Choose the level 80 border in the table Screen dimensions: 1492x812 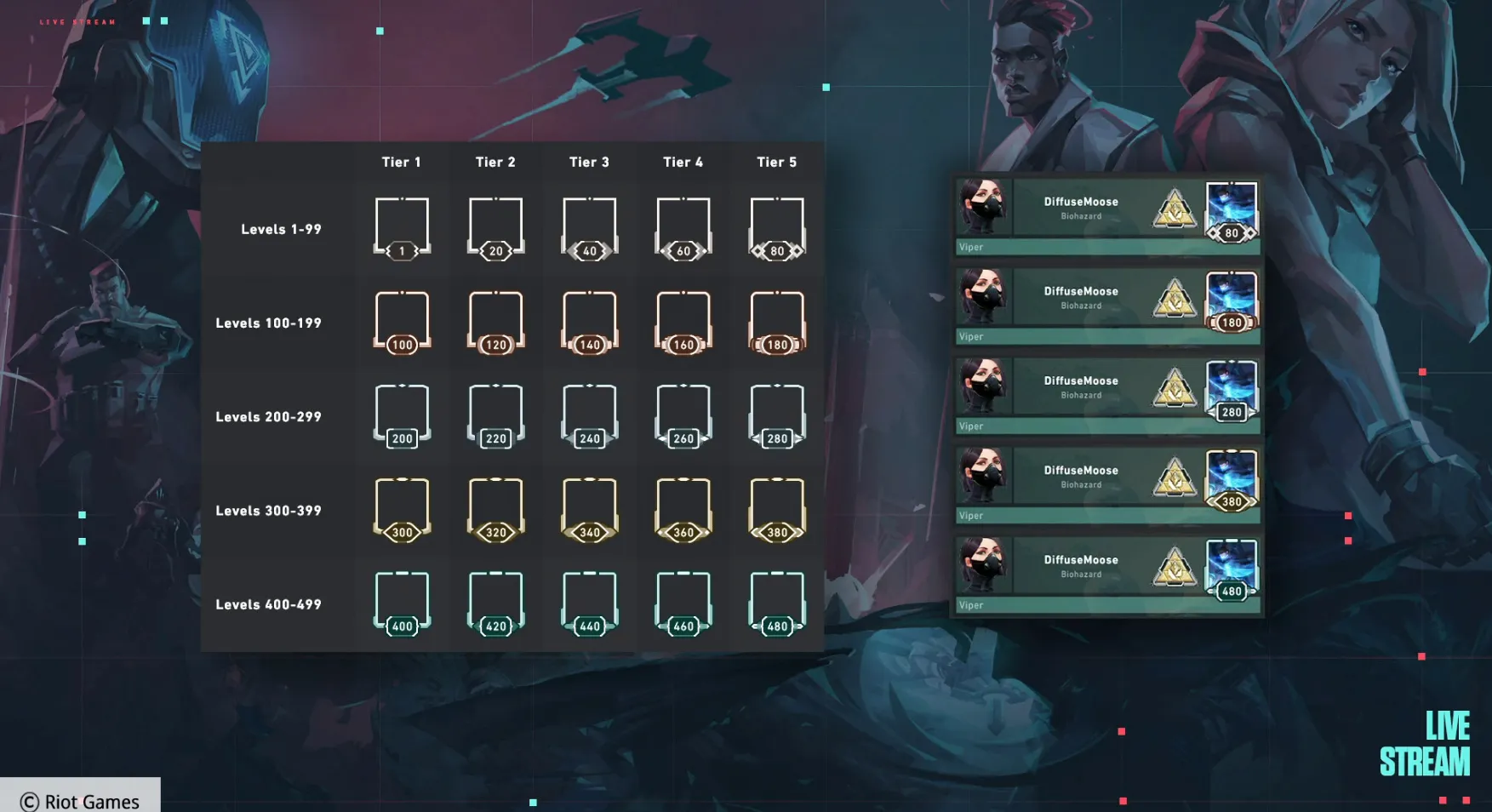pos(776,228)
